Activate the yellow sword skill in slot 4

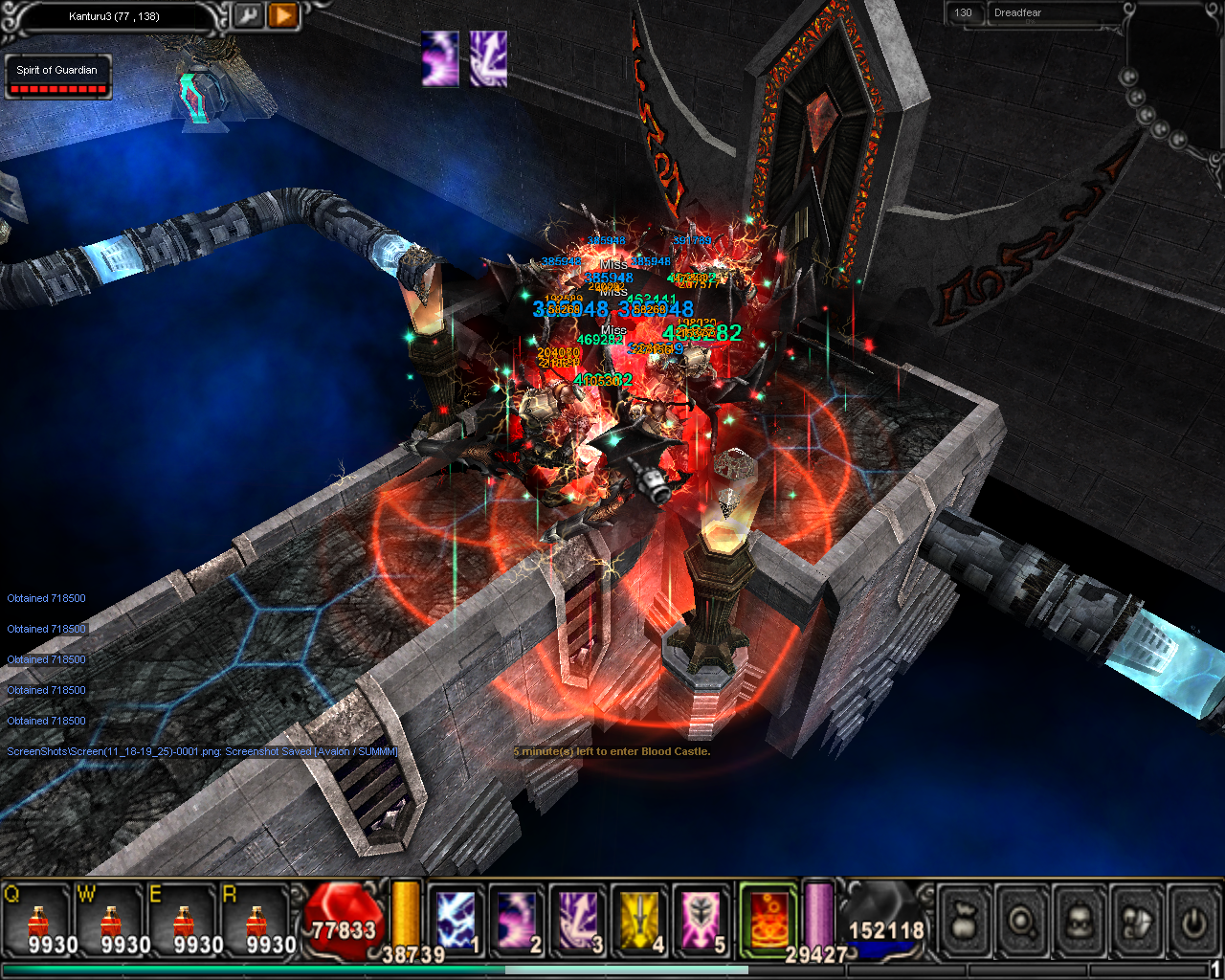point(640,921)
